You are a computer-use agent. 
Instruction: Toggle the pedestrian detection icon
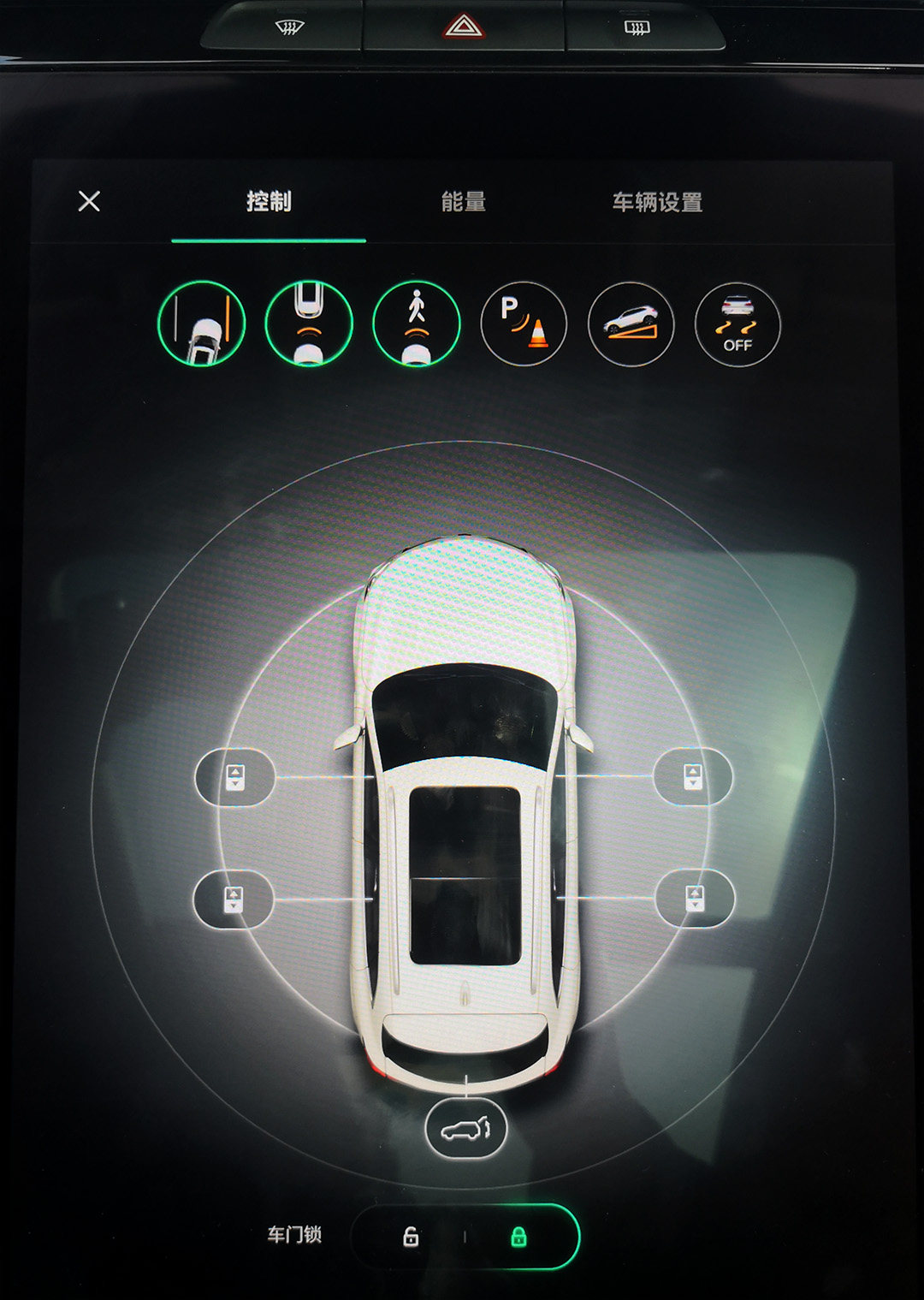pos(417,324)
